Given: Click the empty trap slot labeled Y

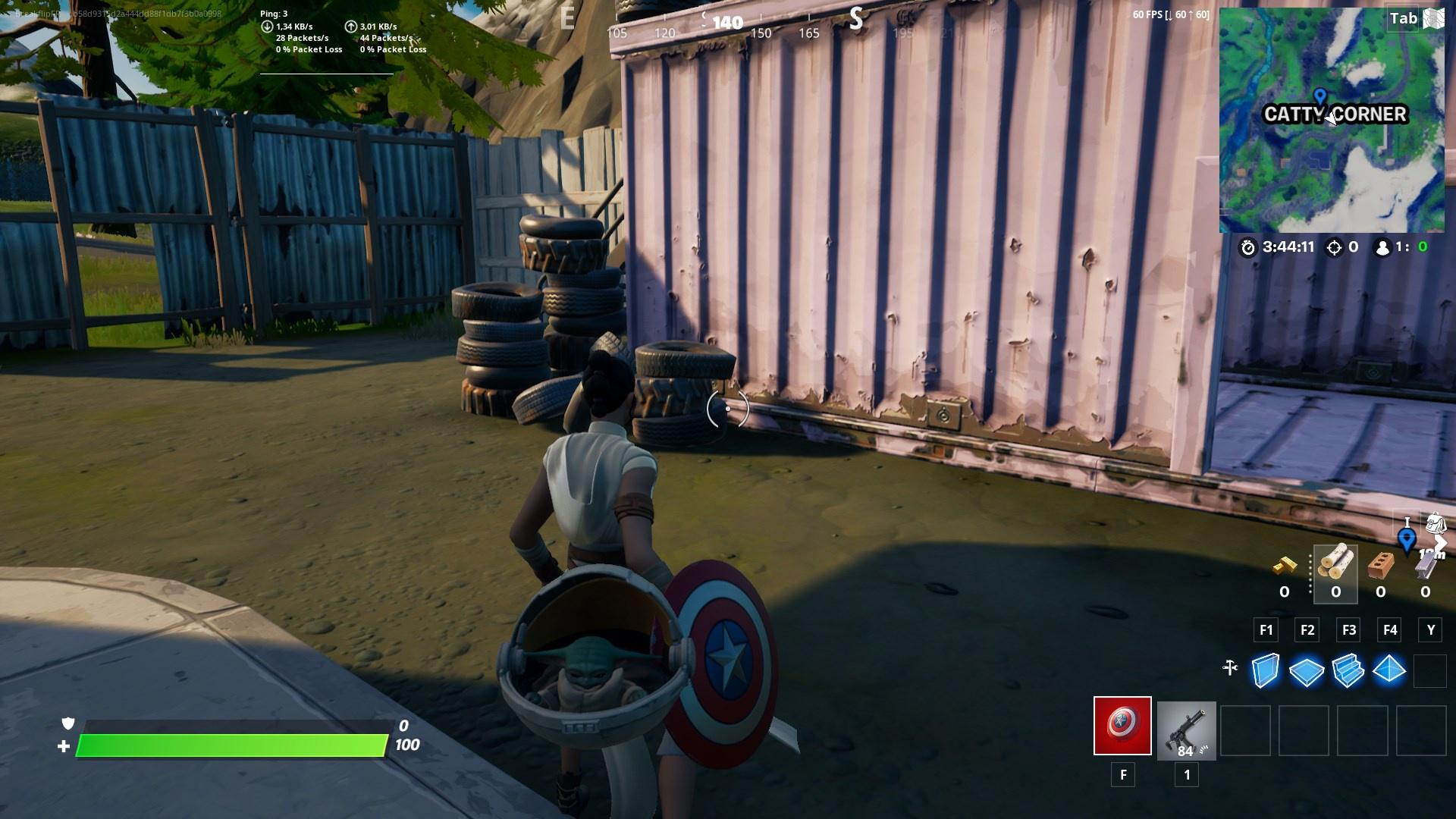Looking at the screenshot, I should [1430, 669].
